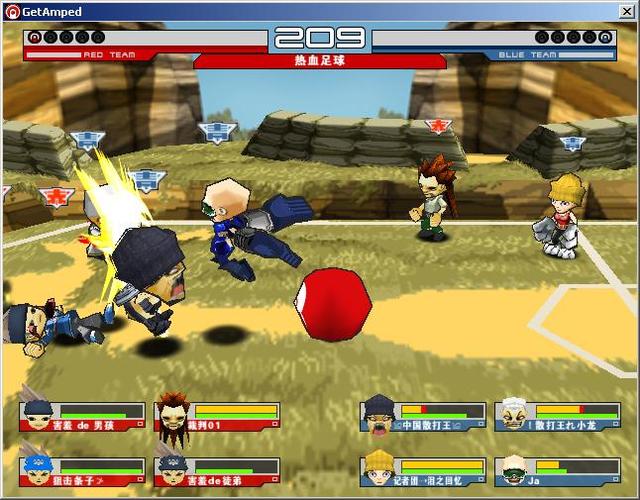Viewport: 640px width, 500px height.
Task: Select the 裁判01 player panel
Action: point(217,417)
